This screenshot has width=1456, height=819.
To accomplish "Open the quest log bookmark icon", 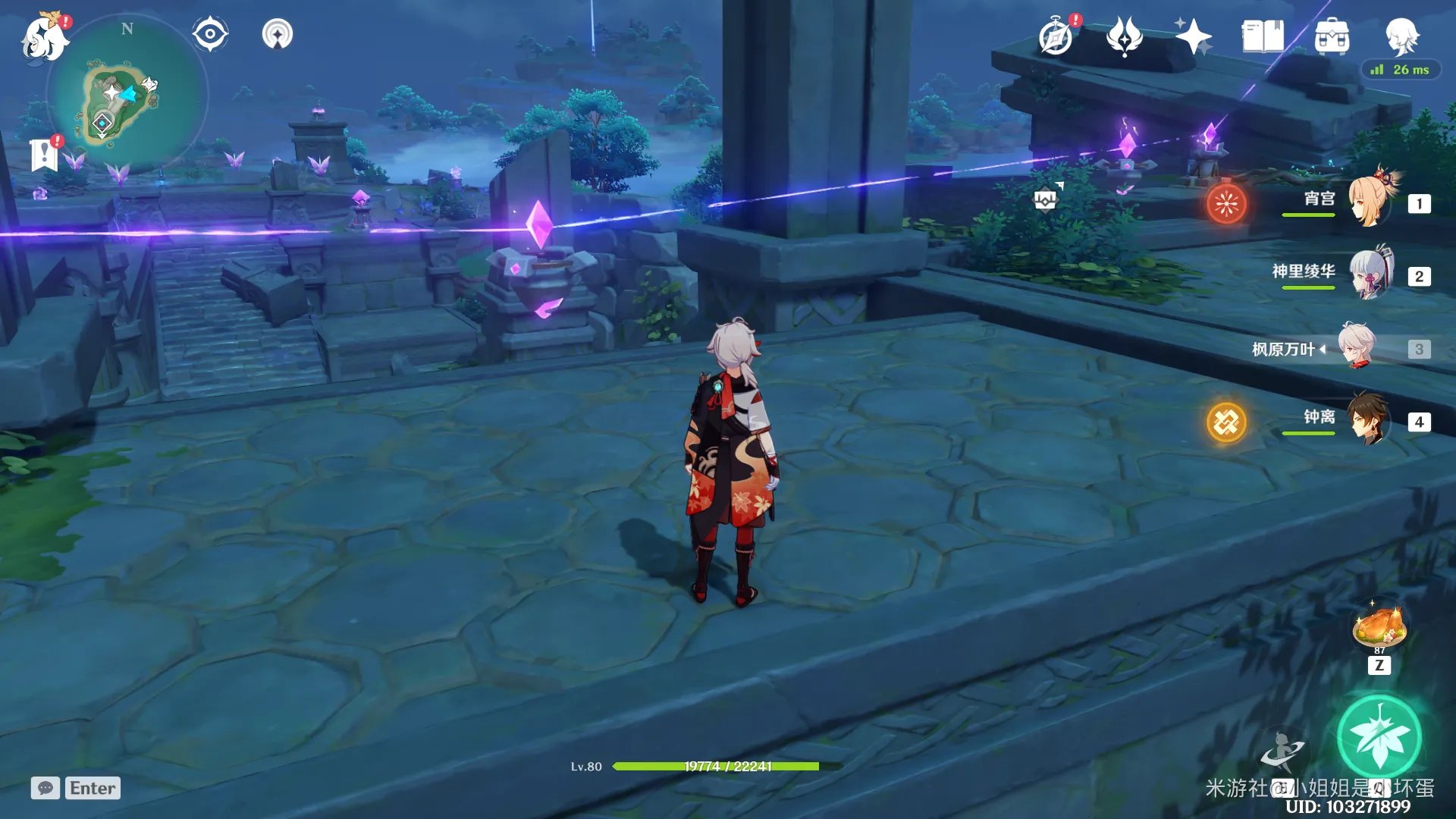I will pyautogui.click(x=44, y=154).
